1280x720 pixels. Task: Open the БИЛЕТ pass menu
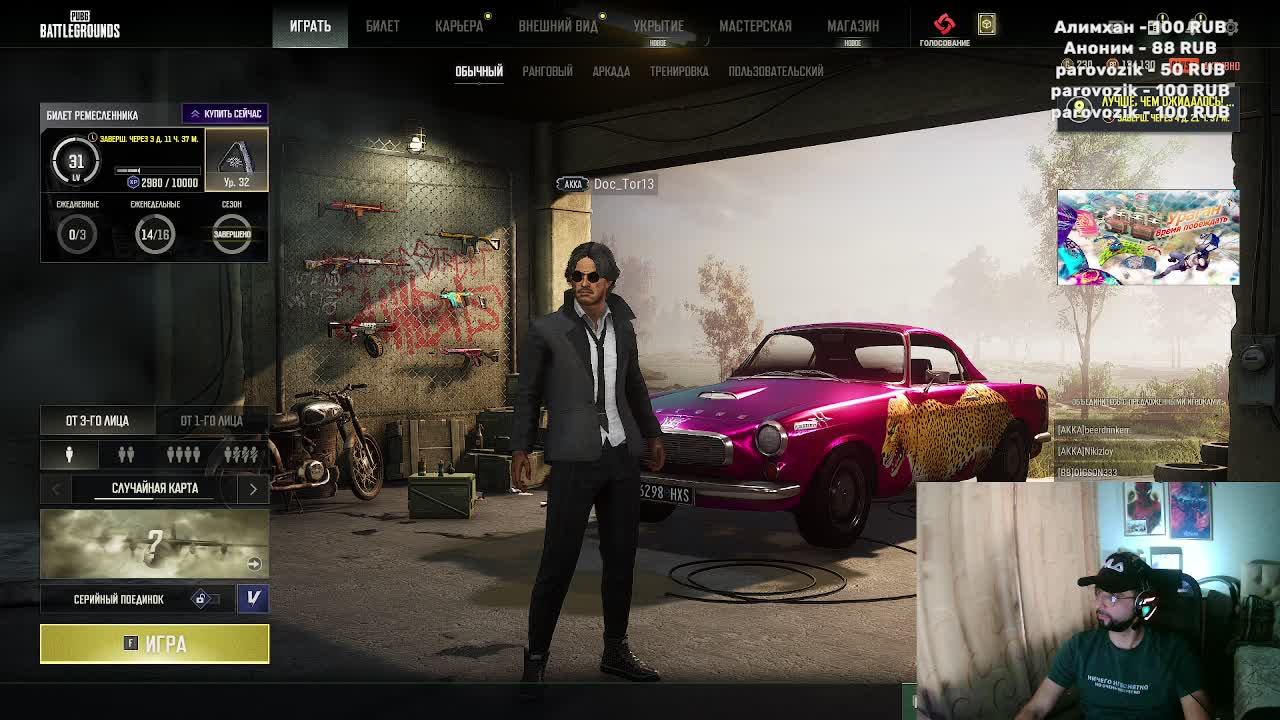click(382, 26)
